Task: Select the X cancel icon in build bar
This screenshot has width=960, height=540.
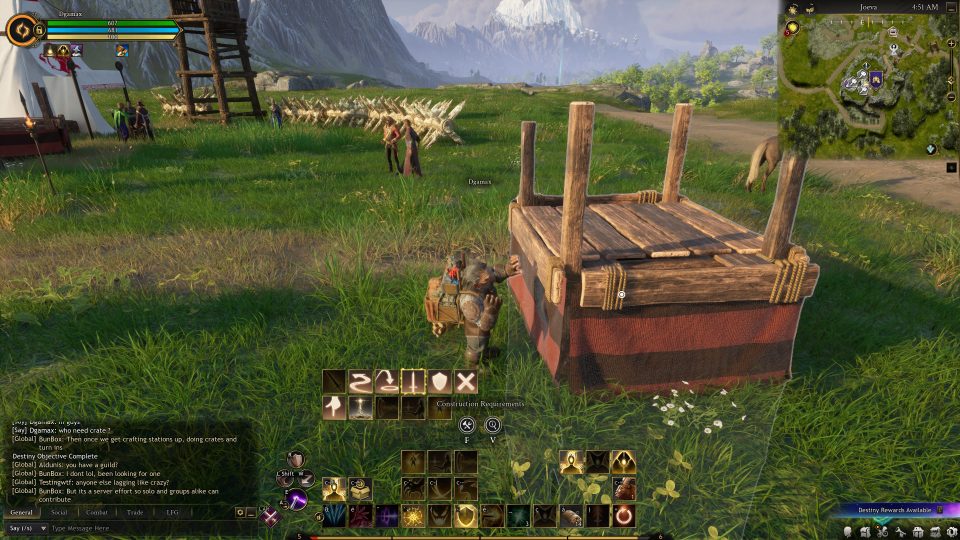Action: pyautogui.click(x=465, y=381)
